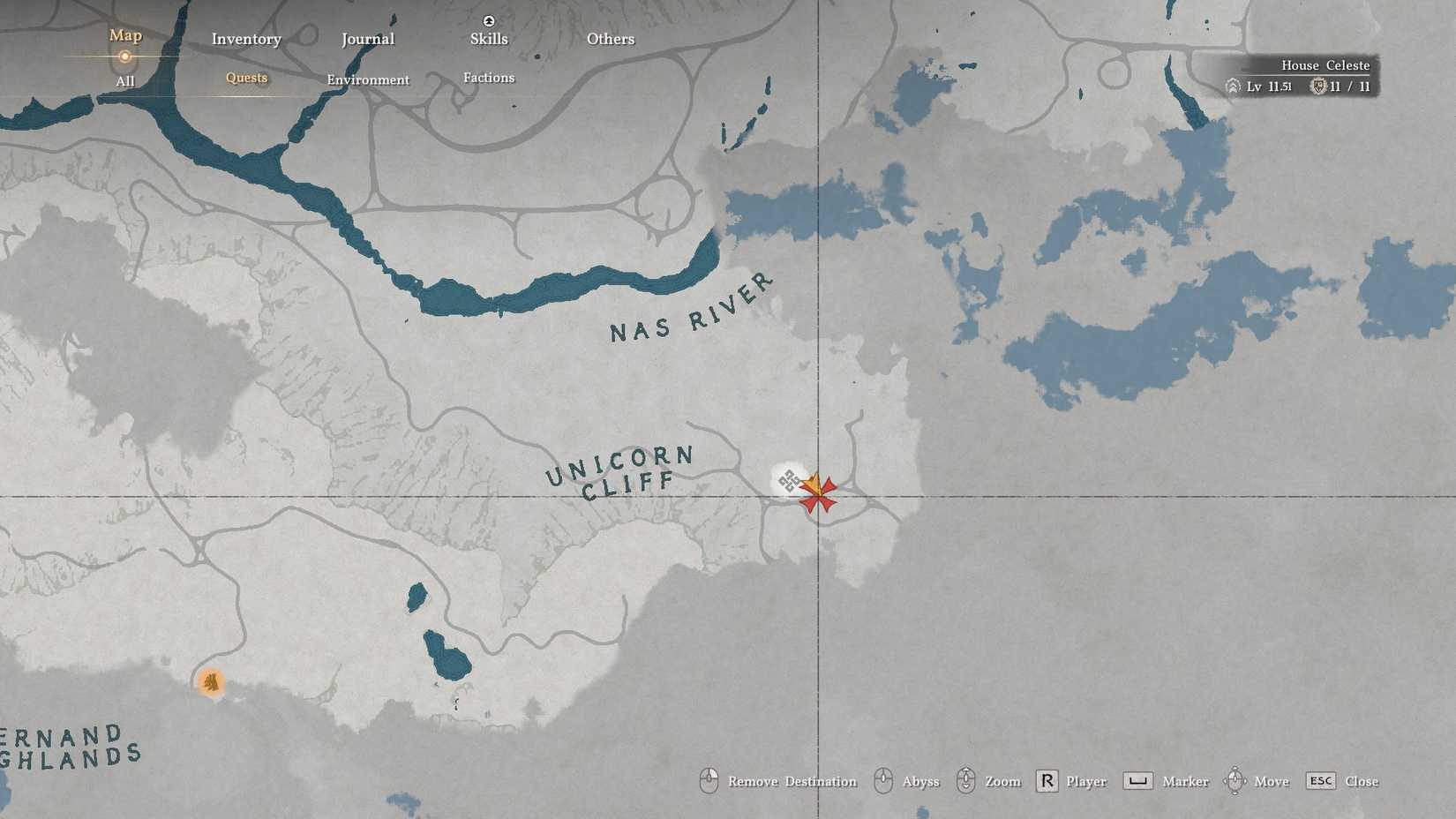Click the spacebar Marker control to place a marker
This screenshot has height=819, width=1456.
[1137, 781]
